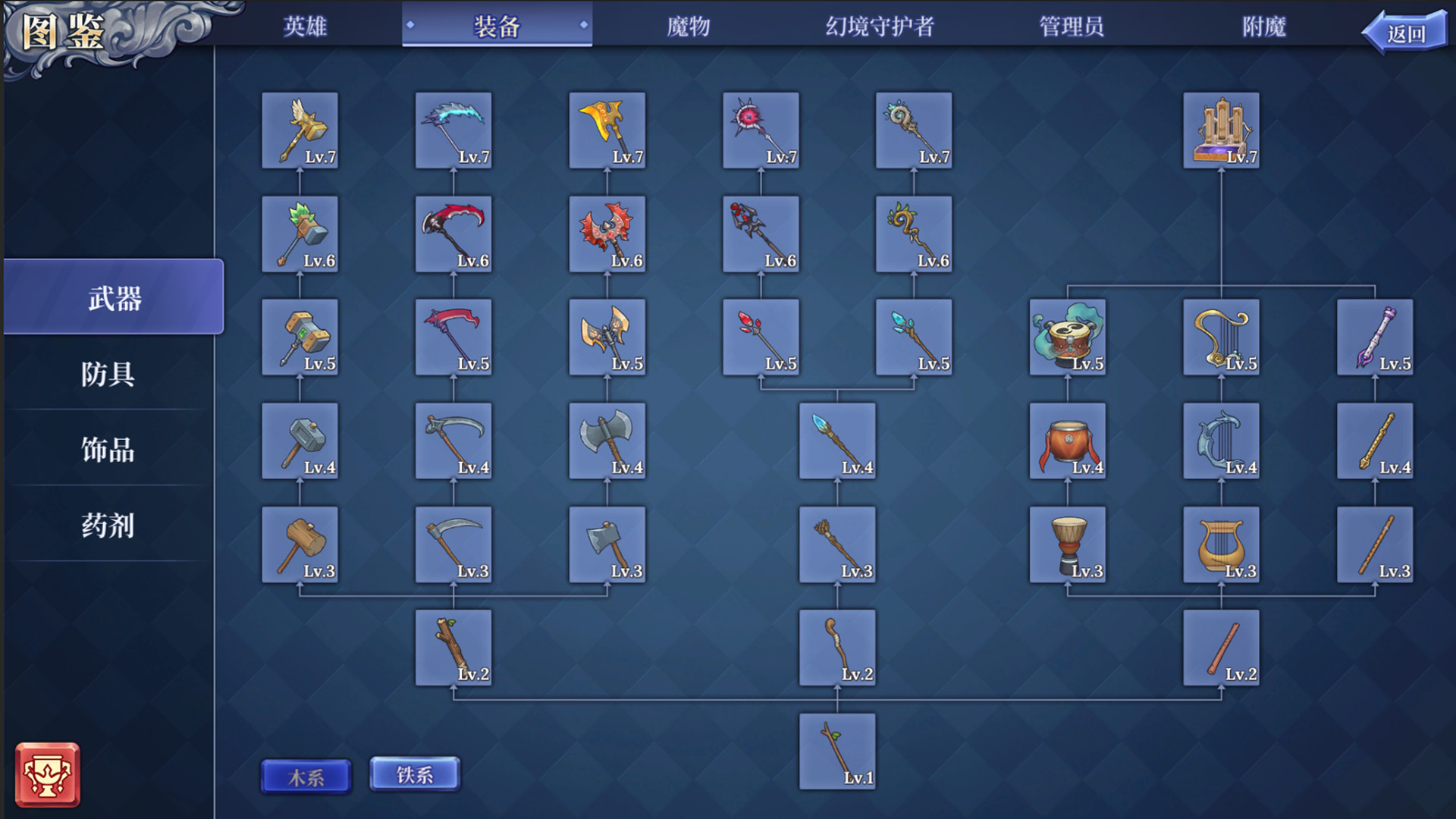
Task: Open the Lv.7 pipe organ weapon
Action: point(1221,129)
